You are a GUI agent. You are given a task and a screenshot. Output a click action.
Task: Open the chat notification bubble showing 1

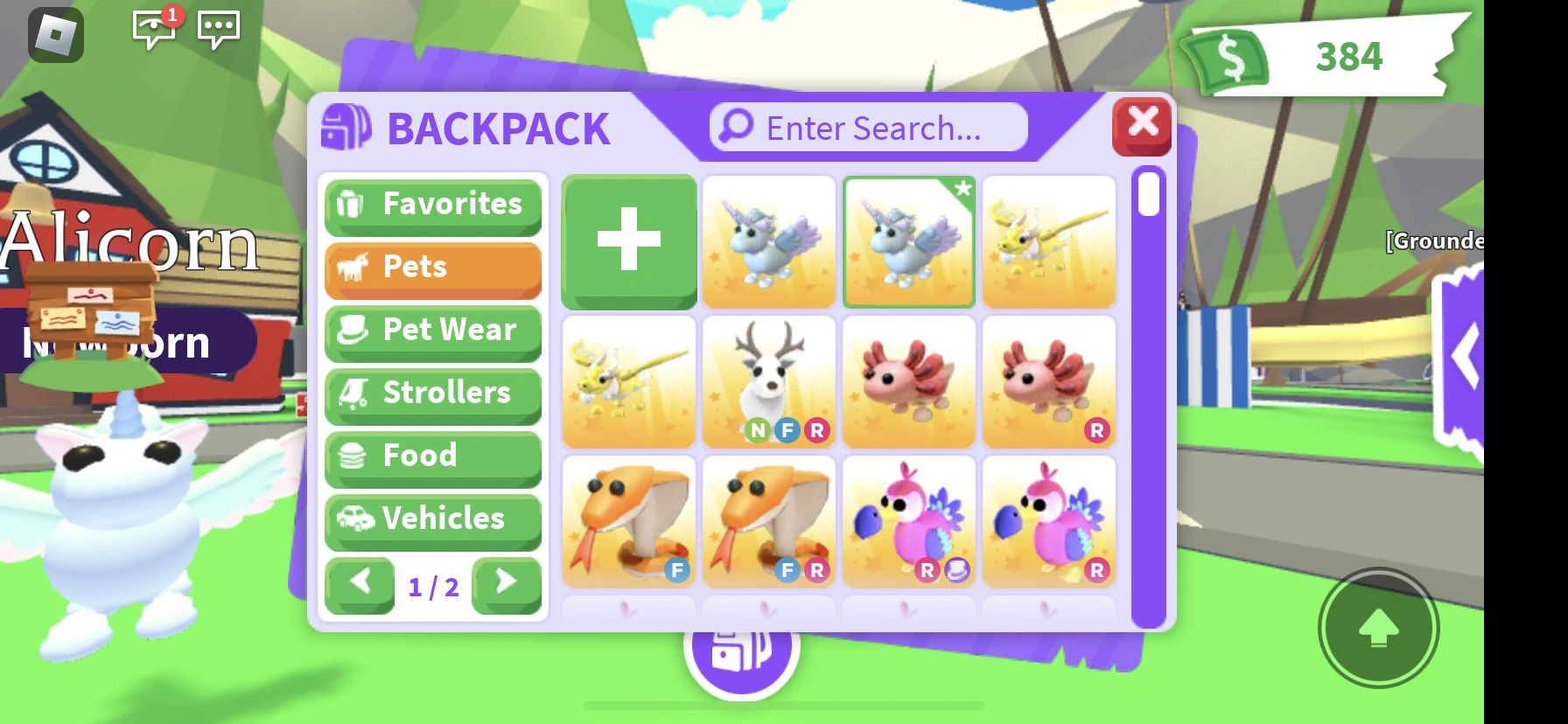click(x=155, y=29)
